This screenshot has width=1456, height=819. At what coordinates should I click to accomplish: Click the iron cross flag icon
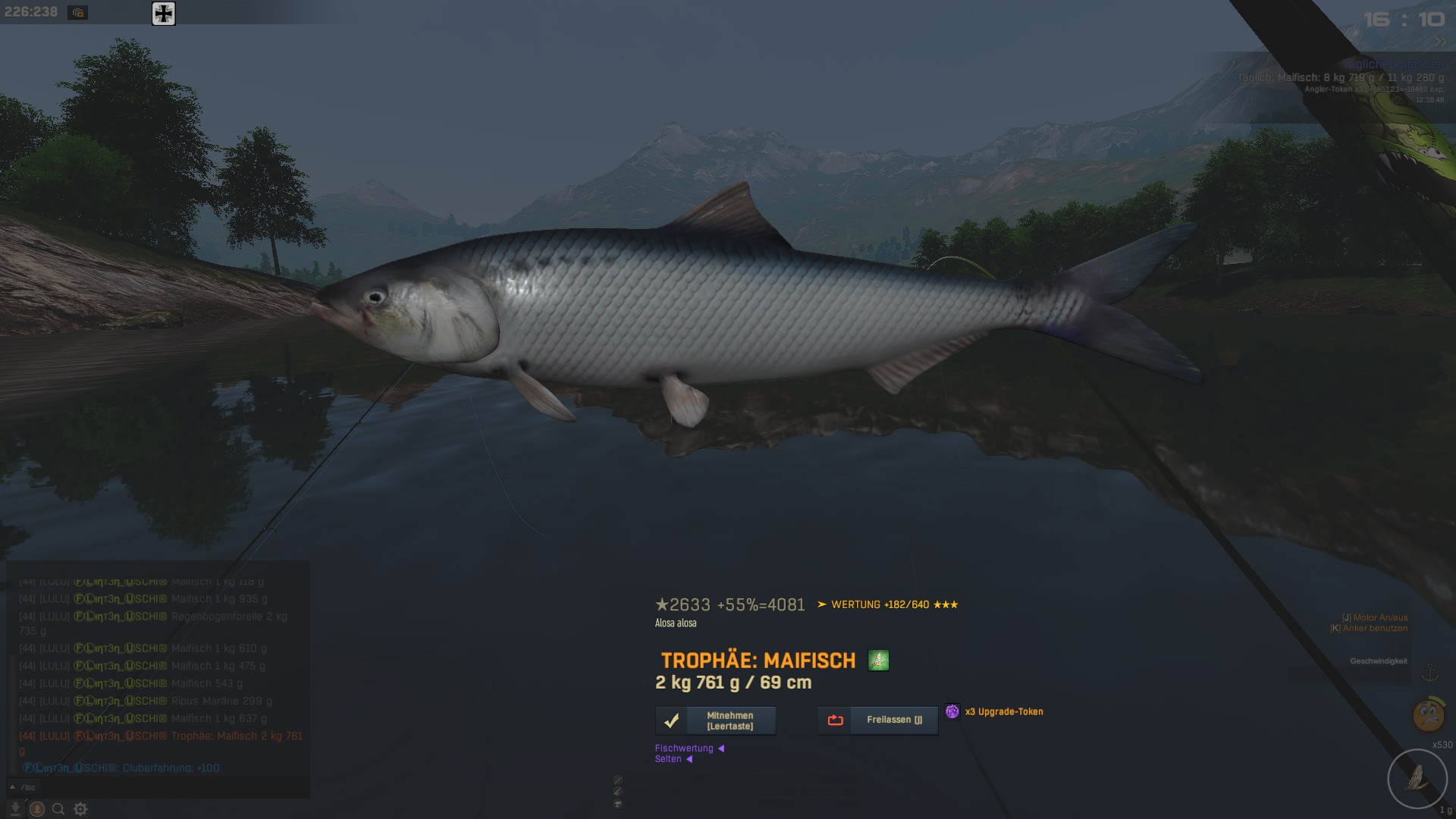coord(164,13)
